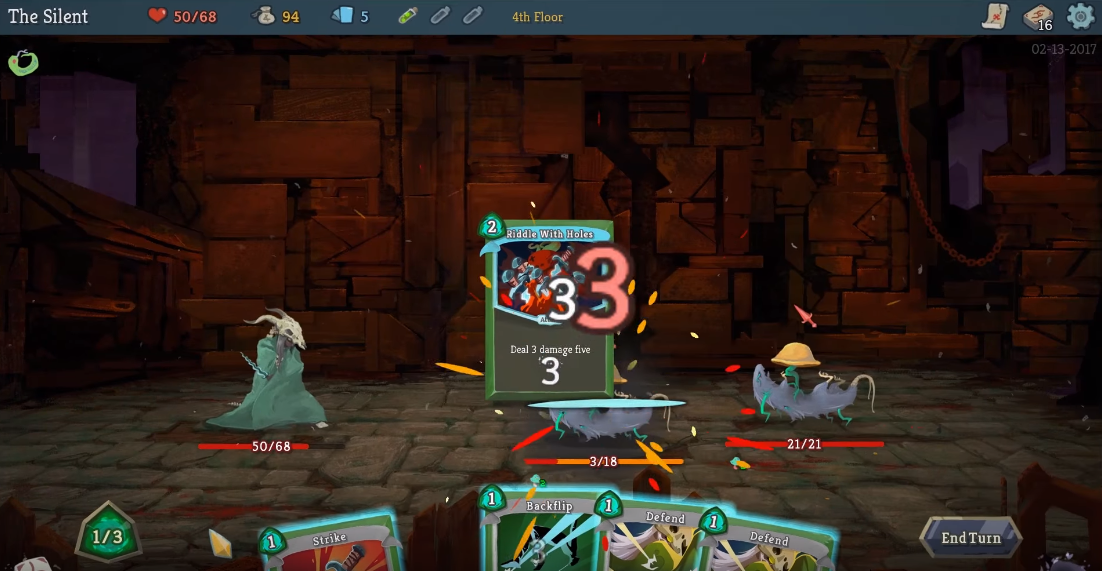View the deck of 16 cards

1038,17
